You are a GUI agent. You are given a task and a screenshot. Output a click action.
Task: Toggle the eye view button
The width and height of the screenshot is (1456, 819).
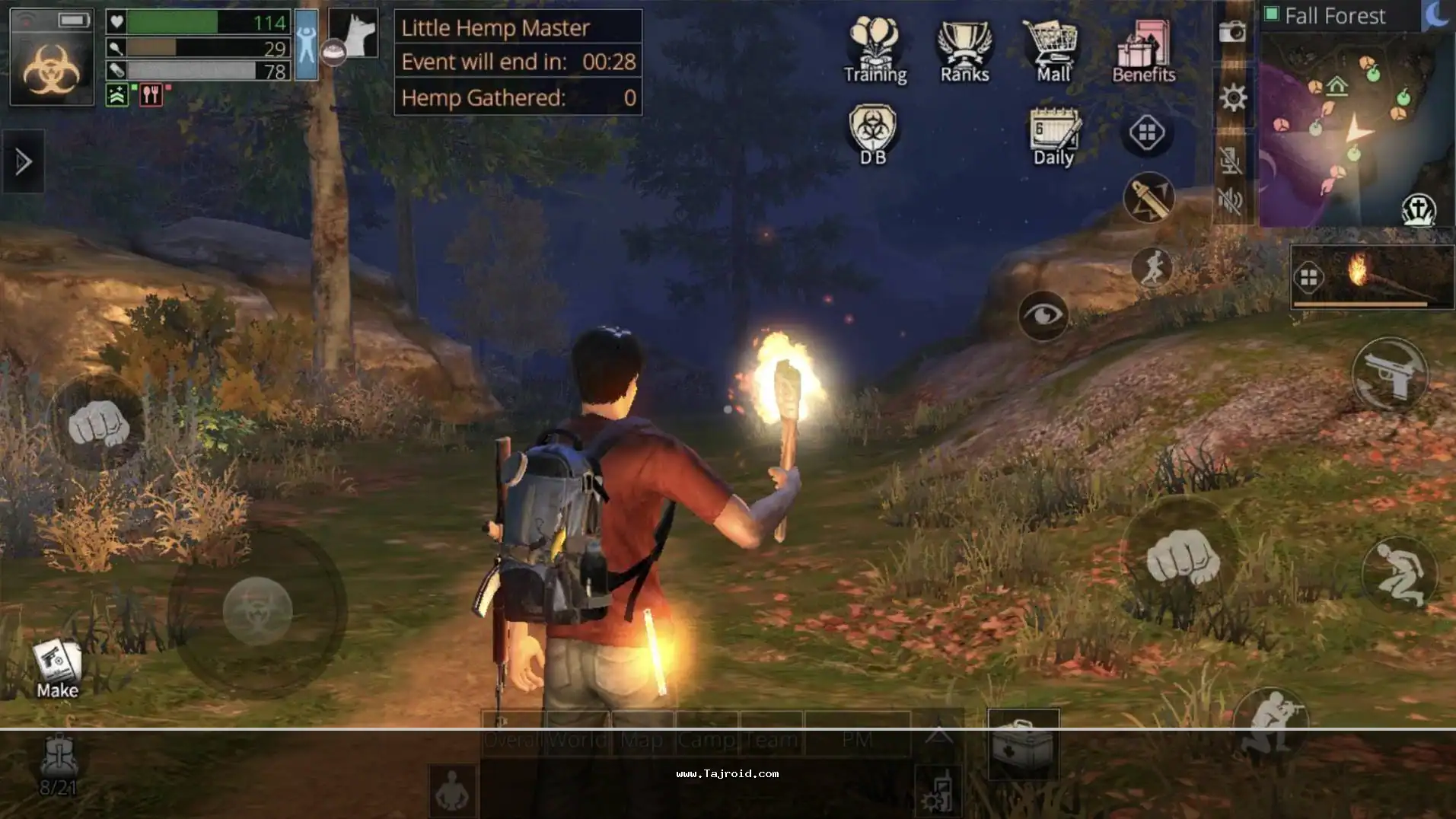1043,315
